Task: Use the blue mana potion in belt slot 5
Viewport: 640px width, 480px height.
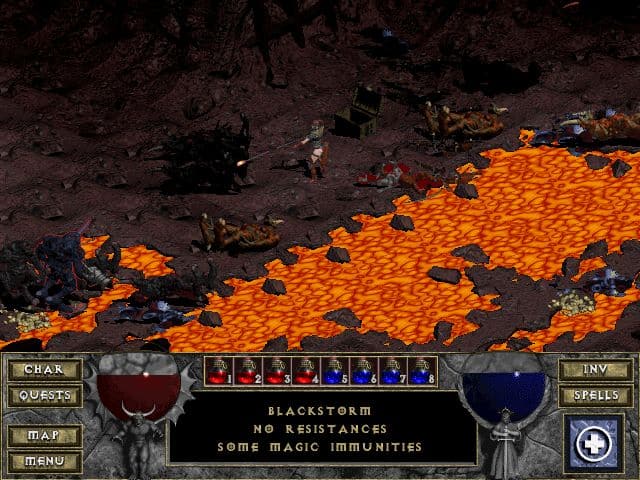Action: click(x=336, y=372)
